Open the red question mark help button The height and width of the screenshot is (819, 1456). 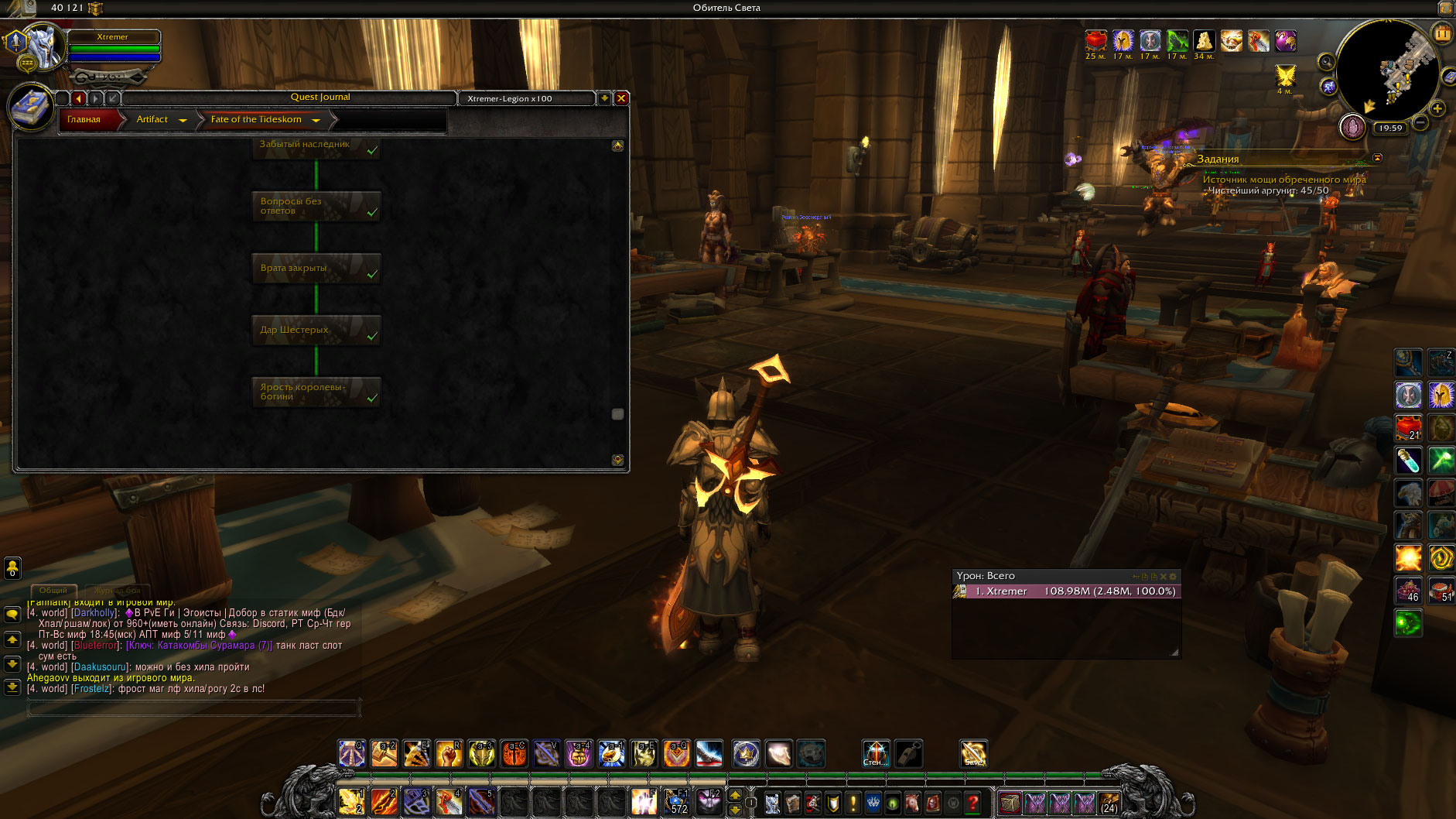click(973, 804)
